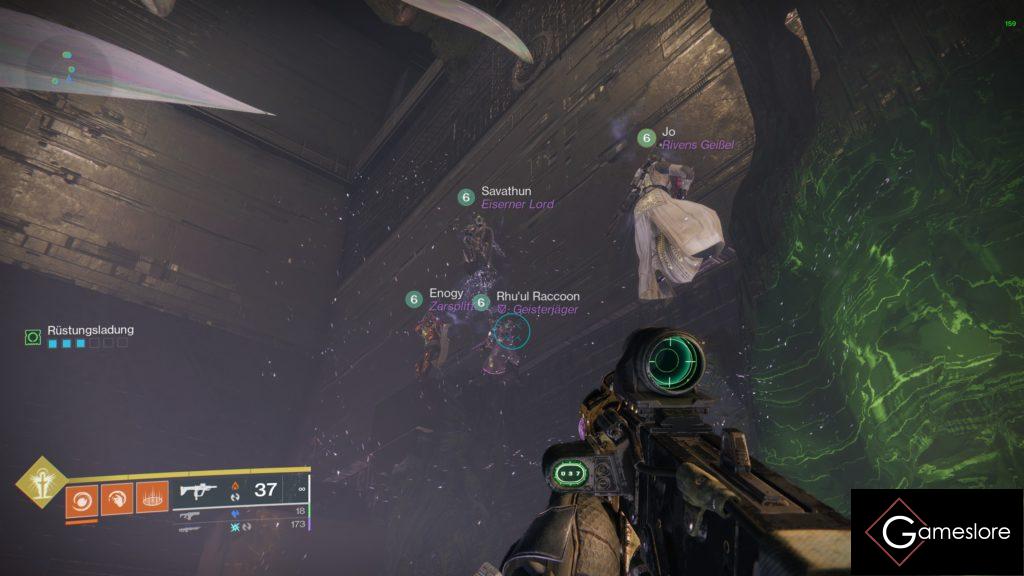
Task: Select the Rüstungsladung buff icon
Action: [x=33, y=338]
